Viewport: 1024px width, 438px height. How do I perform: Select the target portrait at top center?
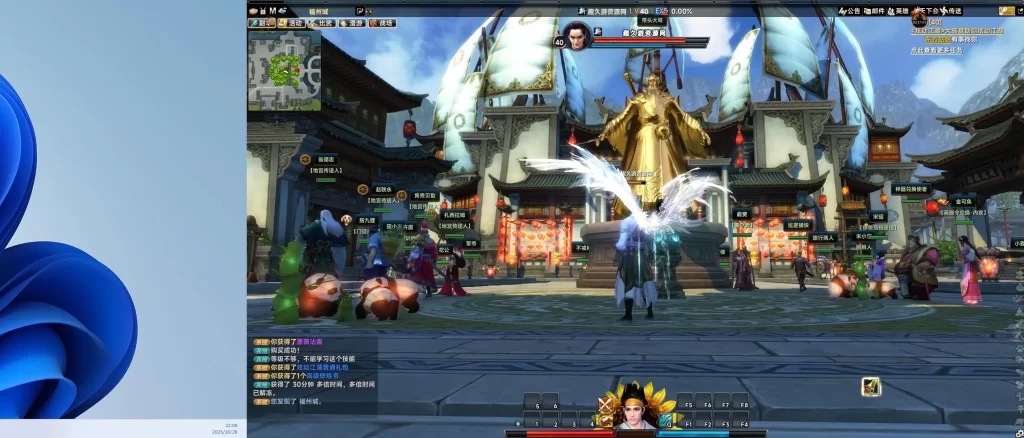(x=577, y=36)
